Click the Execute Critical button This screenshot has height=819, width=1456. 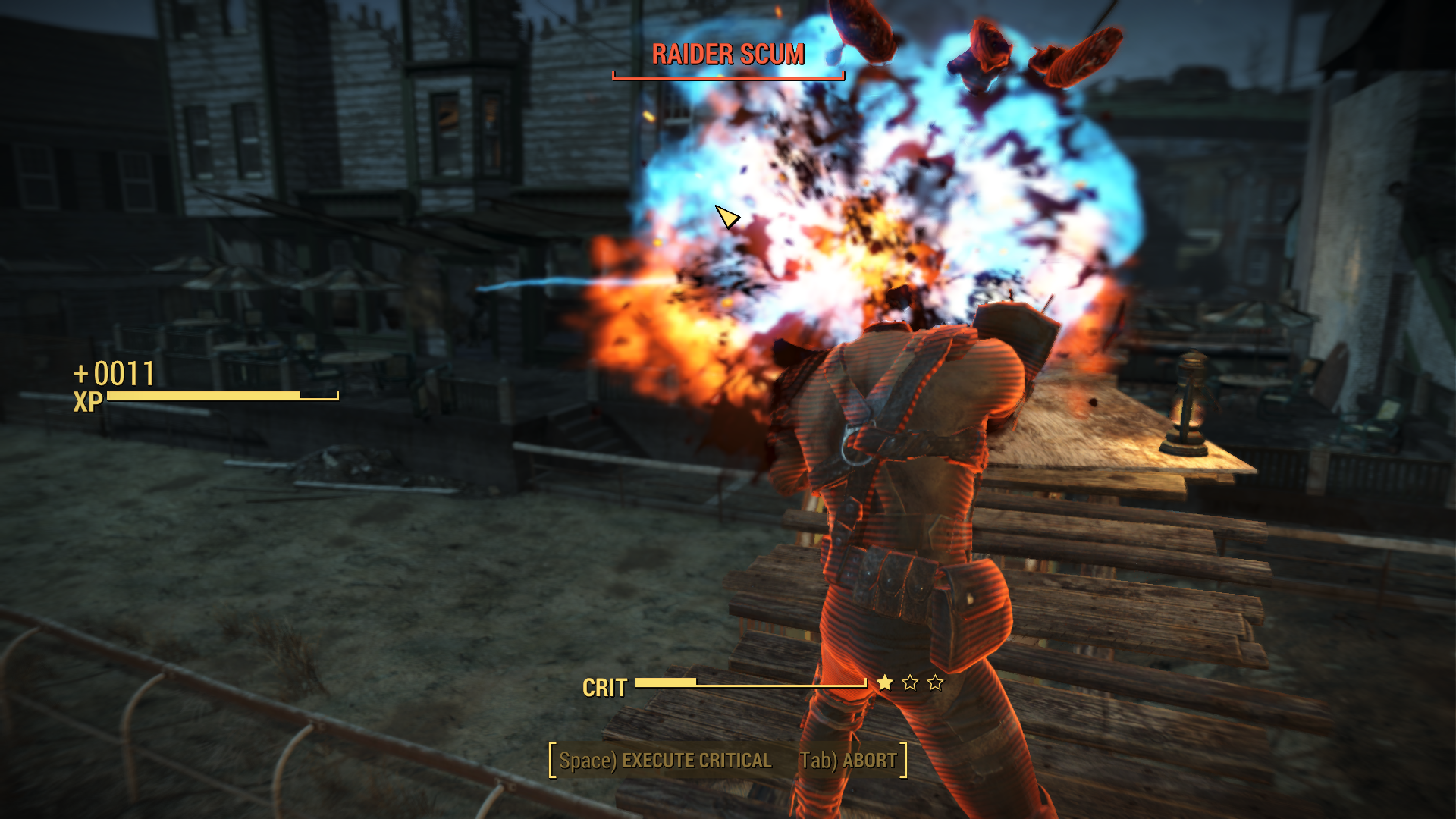[665, 761]
